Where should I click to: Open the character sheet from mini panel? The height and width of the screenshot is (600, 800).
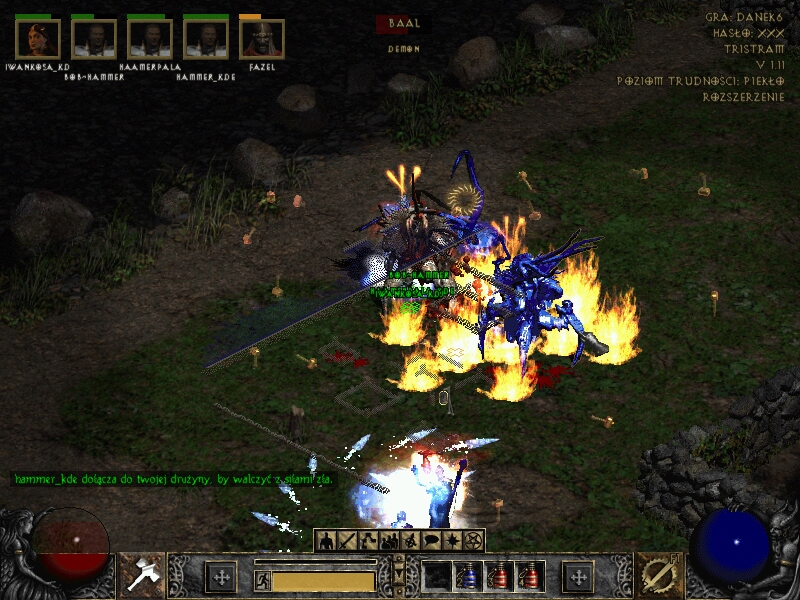pyautogui.click(x=326, y=541)
